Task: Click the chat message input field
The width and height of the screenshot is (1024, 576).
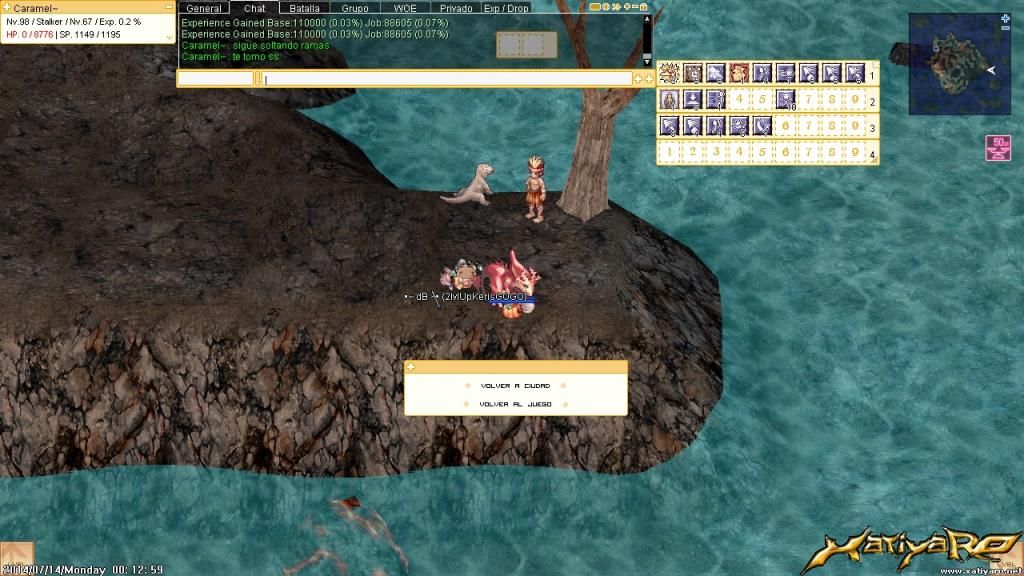Action: point(447,78)
